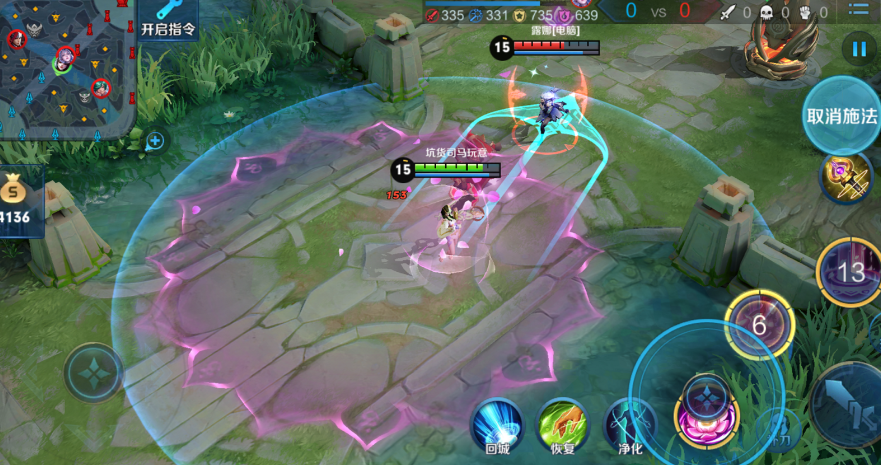Select the skill with cooldown 13
This screenshot has height=465, width=881.
[850, 271]
